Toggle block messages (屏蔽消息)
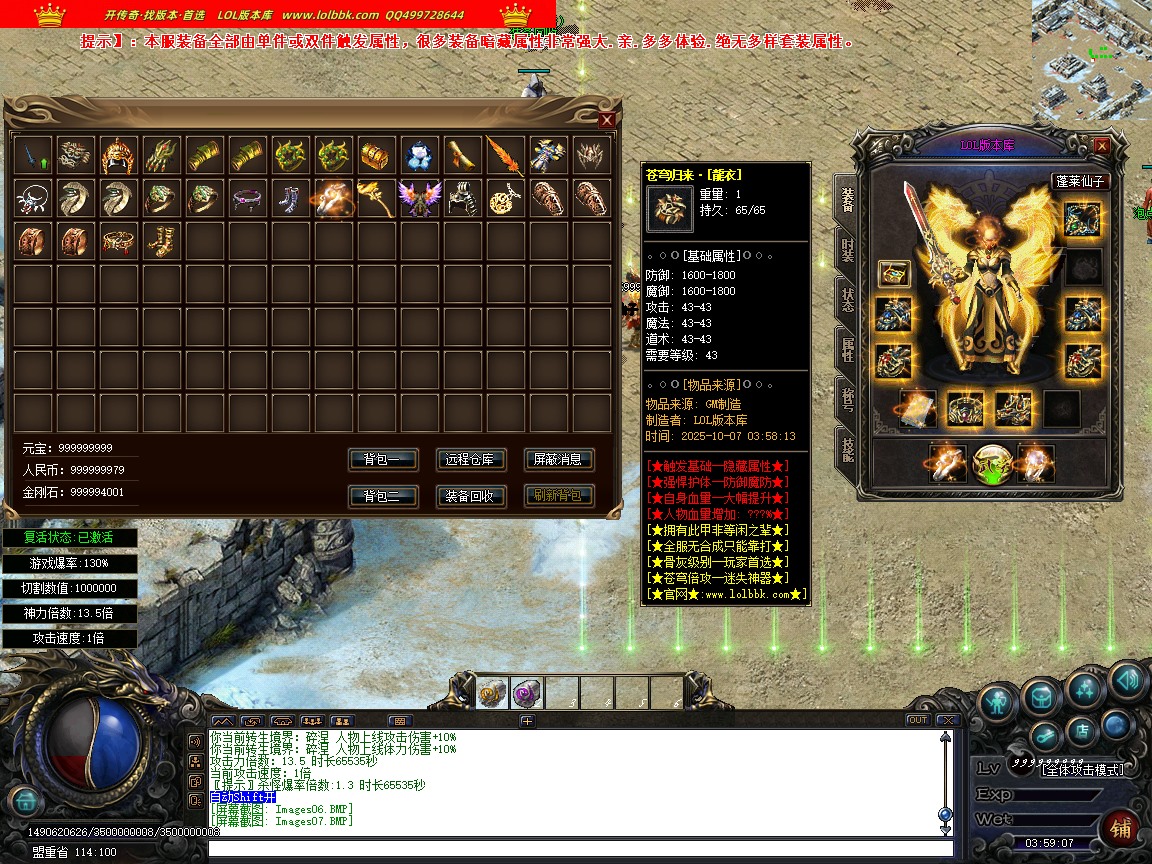The image size is (1152, 864). 558,460
